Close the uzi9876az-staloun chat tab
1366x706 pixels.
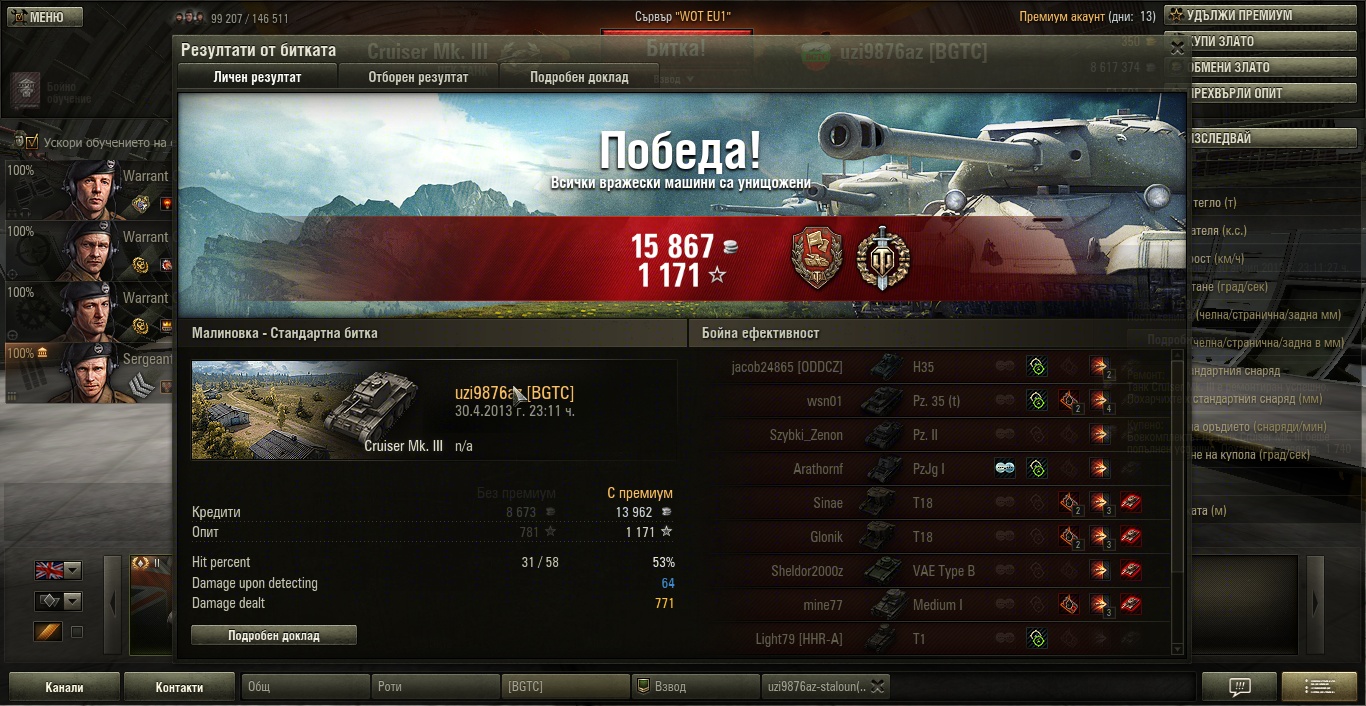coord(877,686)
